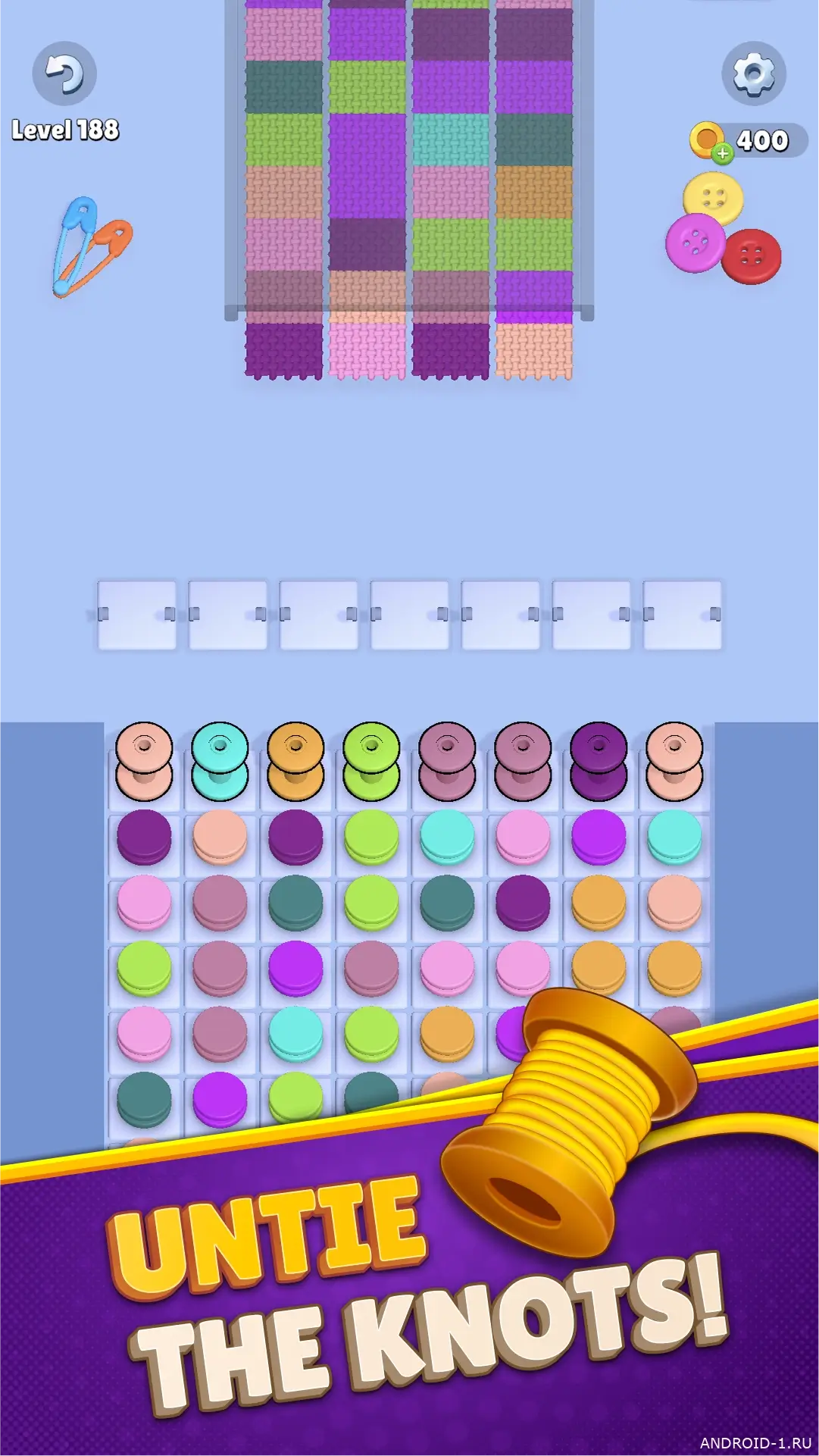Add more coins with the green plus
819x1456 pixels.
pyautogui.click(x=723, y=153)
